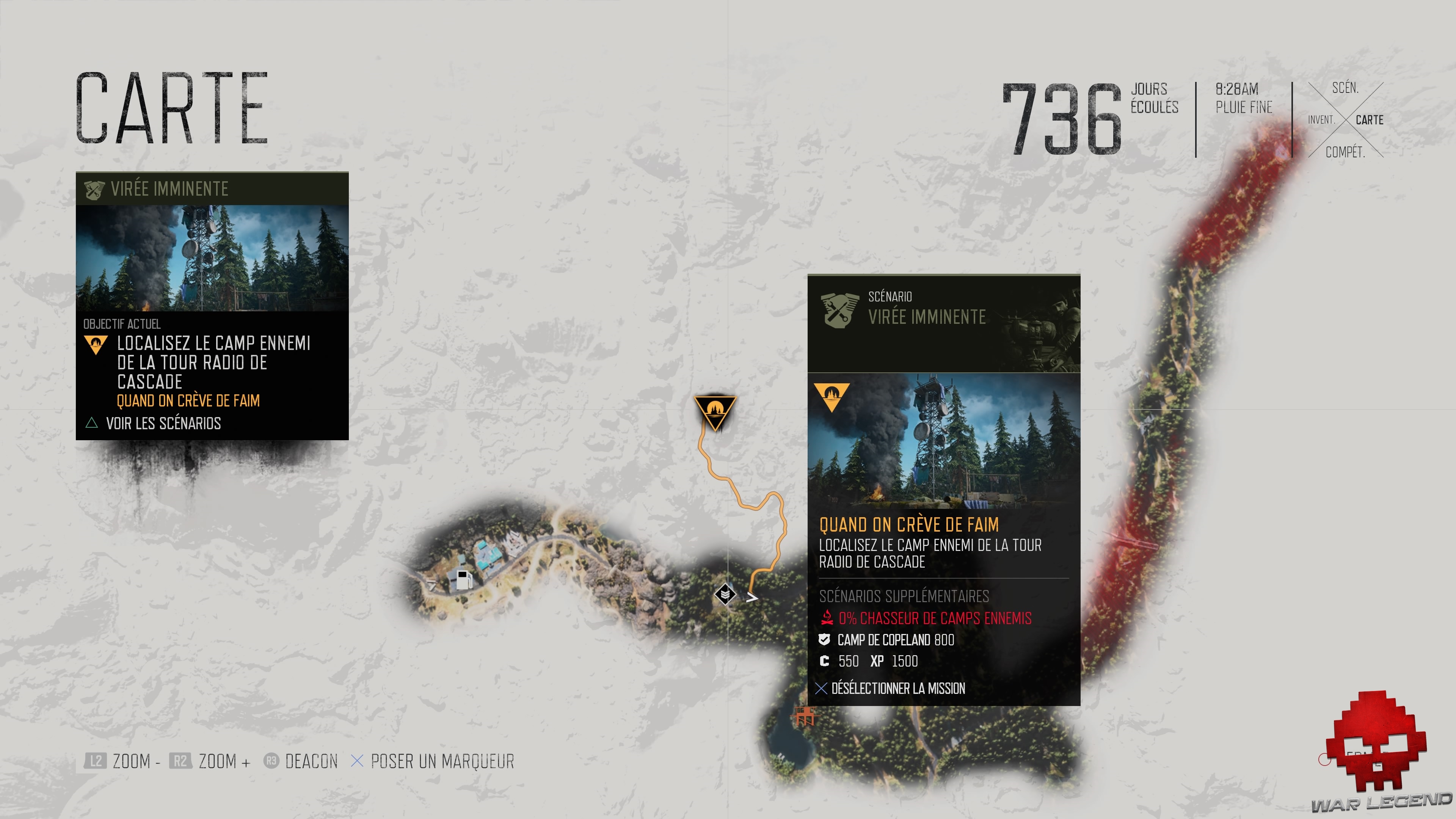This screenshot has height=819, width=1456.
Task: Click the credits icon next to 550
Action: click(825, 661)
